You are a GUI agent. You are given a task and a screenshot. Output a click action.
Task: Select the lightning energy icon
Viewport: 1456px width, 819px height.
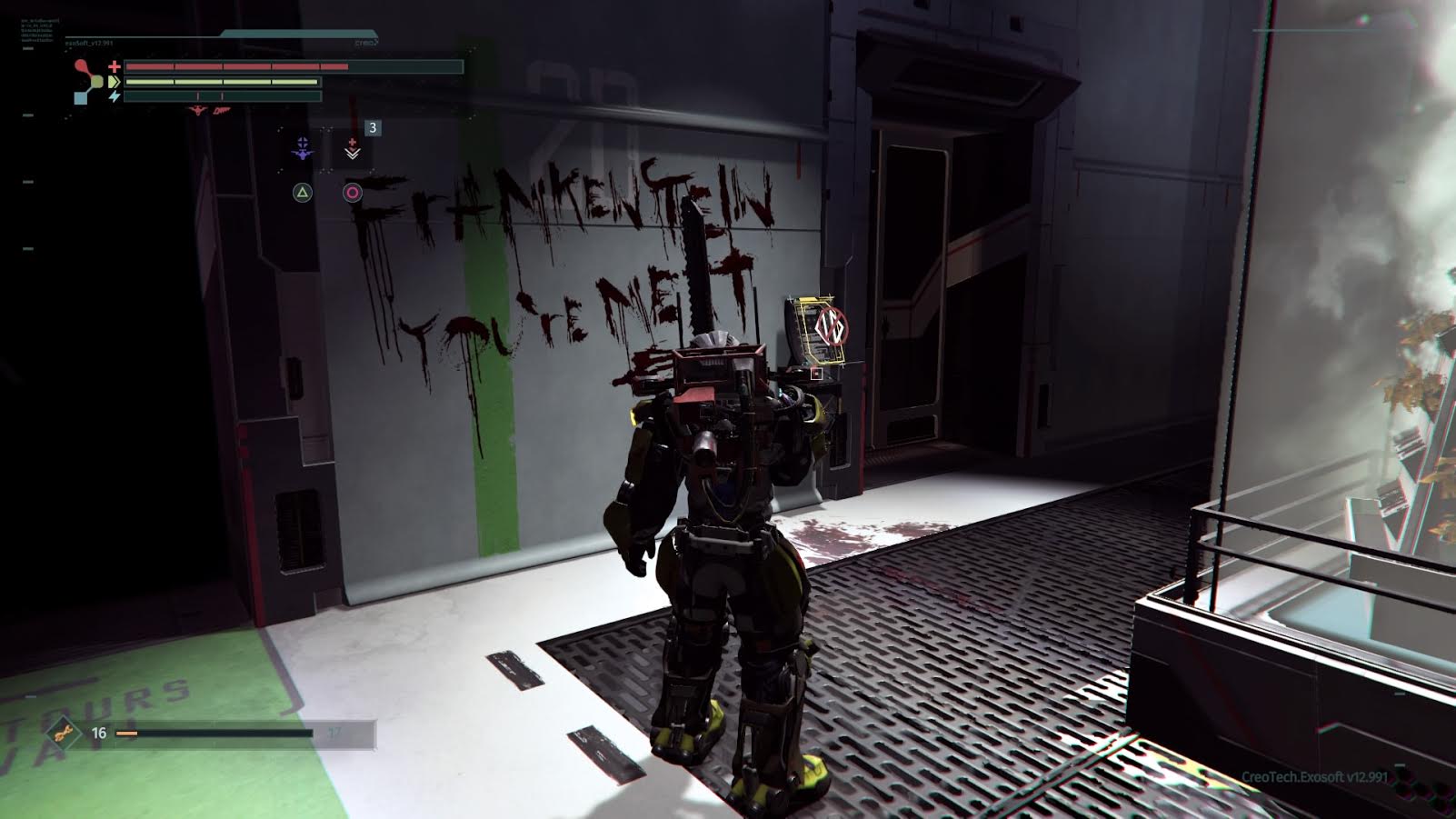[x=115, y=96]
